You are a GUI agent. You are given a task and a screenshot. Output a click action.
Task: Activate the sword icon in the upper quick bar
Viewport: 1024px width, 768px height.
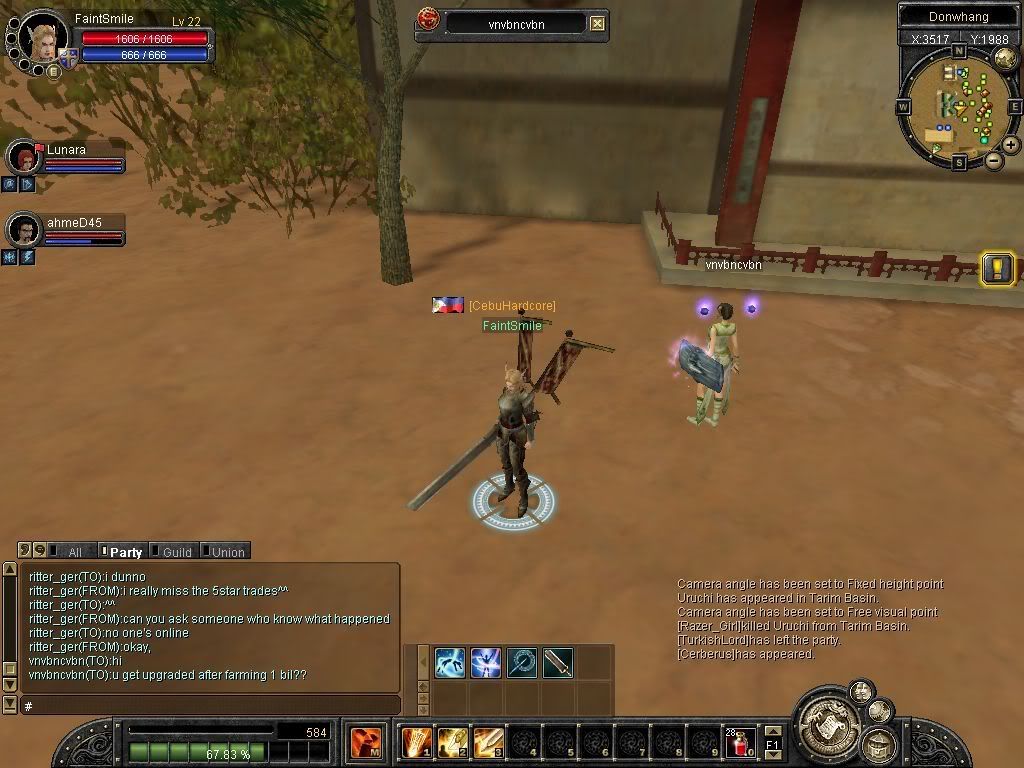pos(558,662)
